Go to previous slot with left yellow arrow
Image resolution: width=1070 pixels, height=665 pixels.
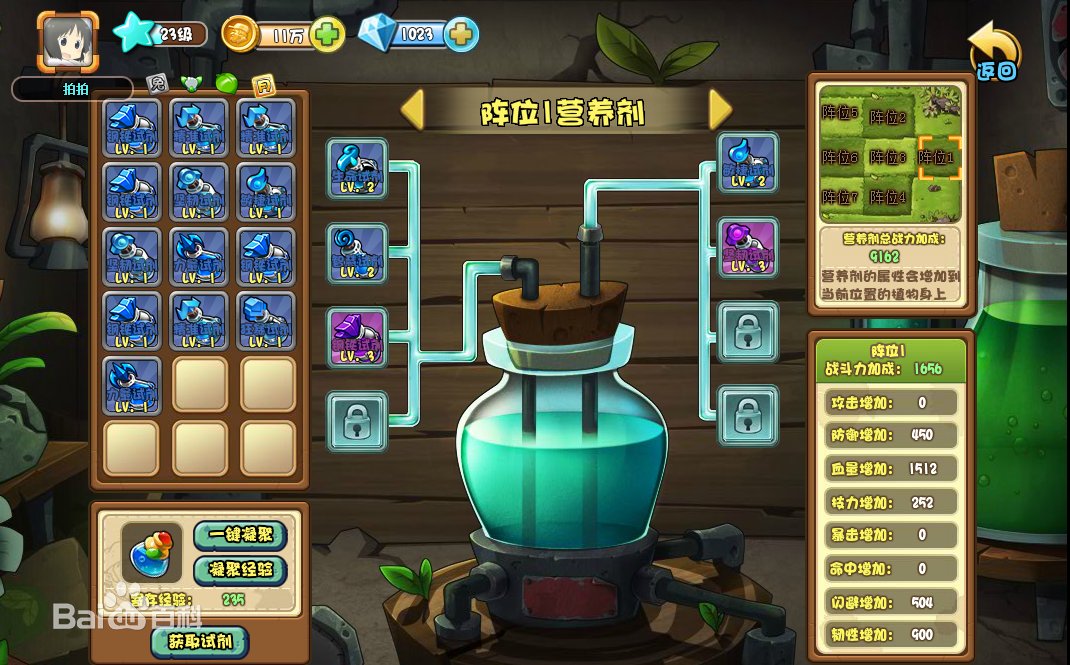coord(412,110)
